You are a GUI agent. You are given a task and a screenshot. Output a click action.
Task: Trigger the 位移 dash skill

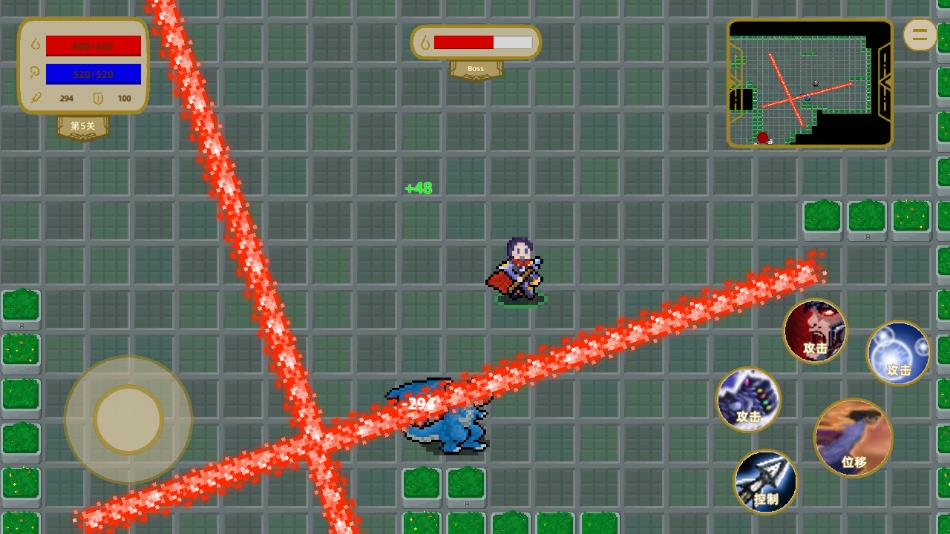[x=853, y=437]
